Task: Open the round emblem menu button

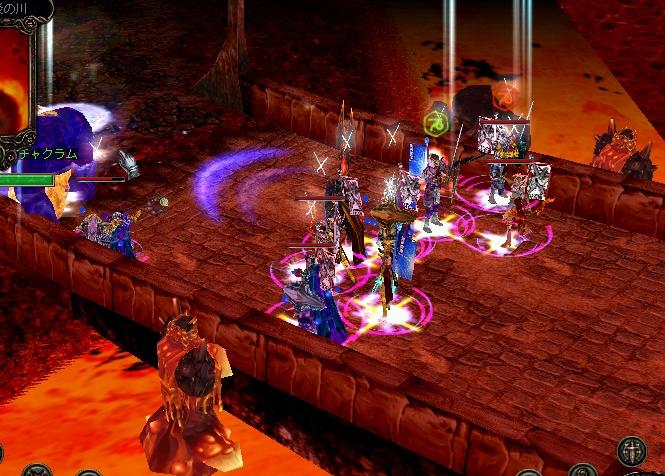Action: [x=631, y=451]
